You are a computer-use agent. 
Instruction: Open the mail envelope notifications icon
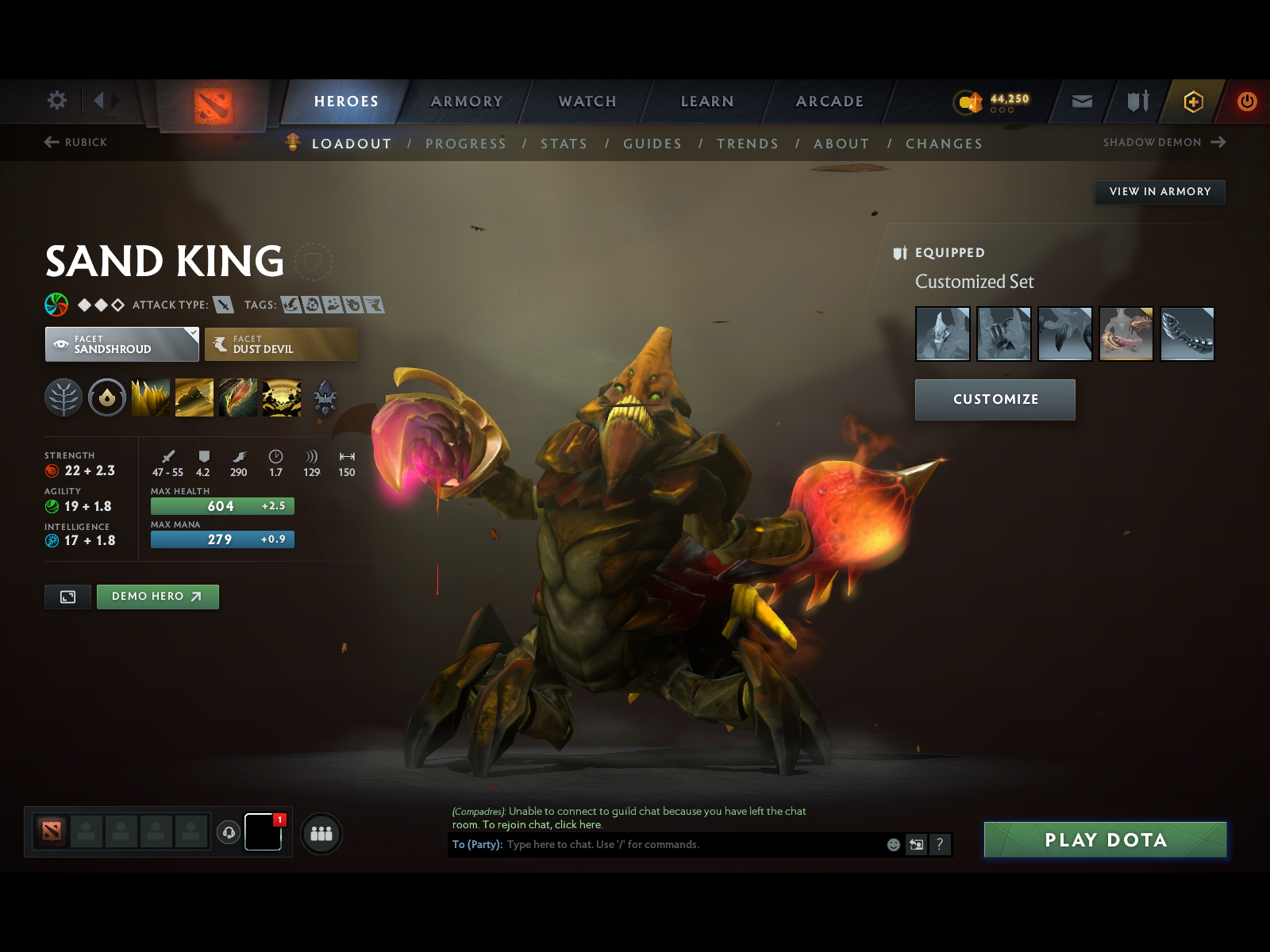pos(1081,102)
